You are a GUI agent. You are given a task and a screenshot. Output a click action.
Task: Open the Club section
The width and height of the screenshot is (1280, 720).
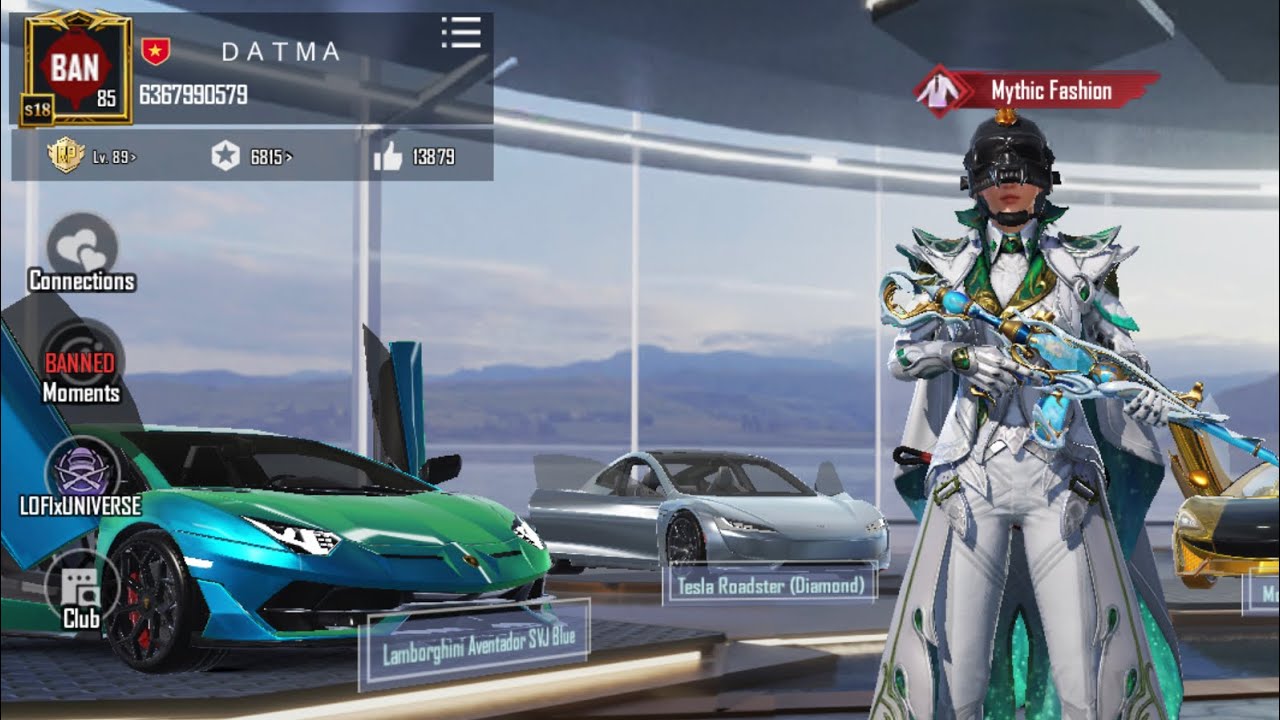pos(81,593)
